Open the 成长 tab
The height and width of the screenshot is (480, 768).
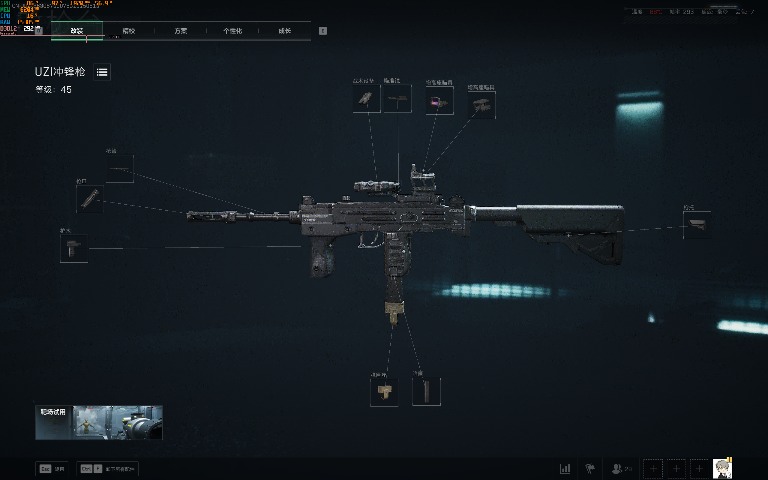(x=285, y=31)
